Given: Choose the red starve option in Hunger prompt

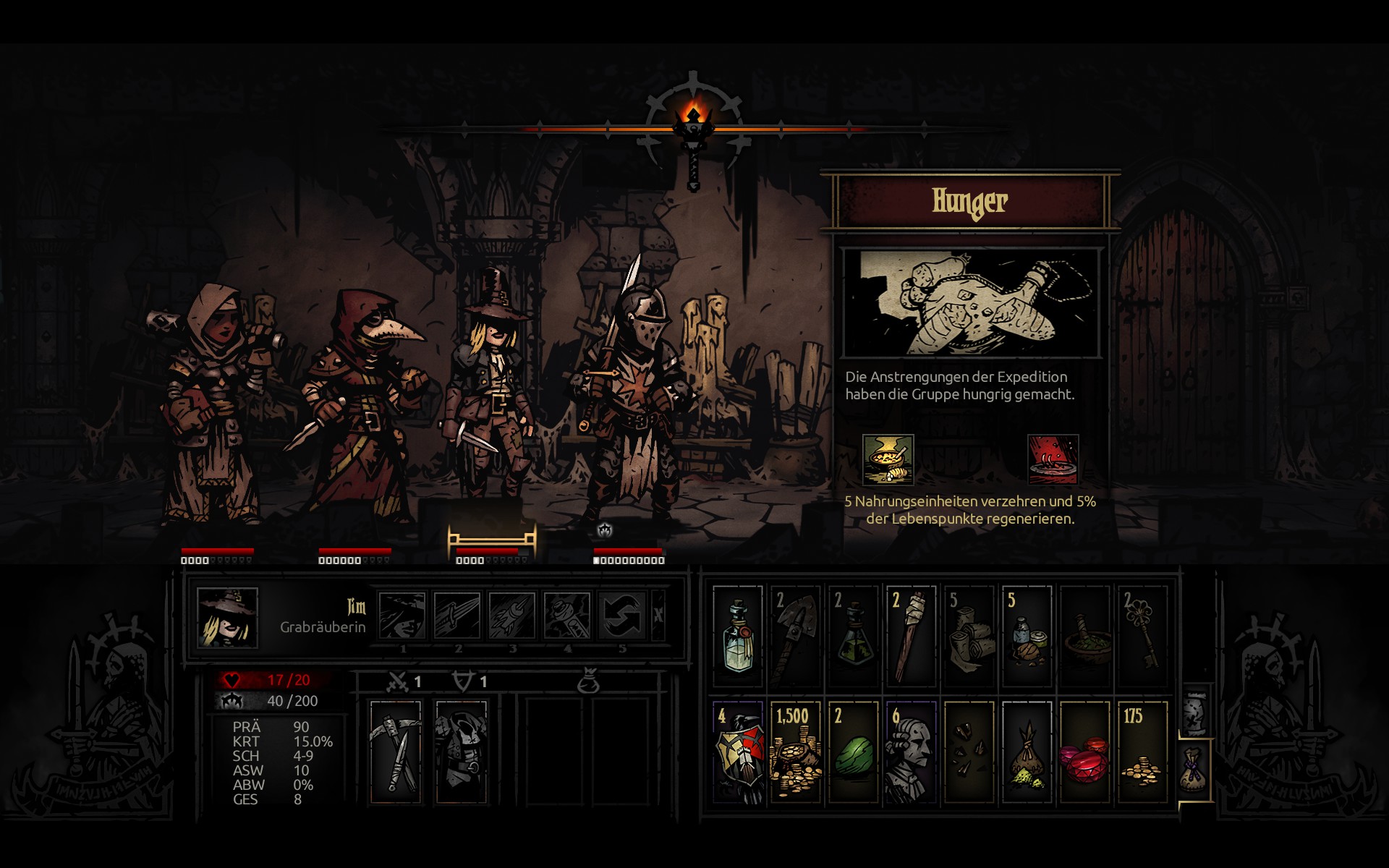Looking at the screenshot, I should tap(1053, 459).
